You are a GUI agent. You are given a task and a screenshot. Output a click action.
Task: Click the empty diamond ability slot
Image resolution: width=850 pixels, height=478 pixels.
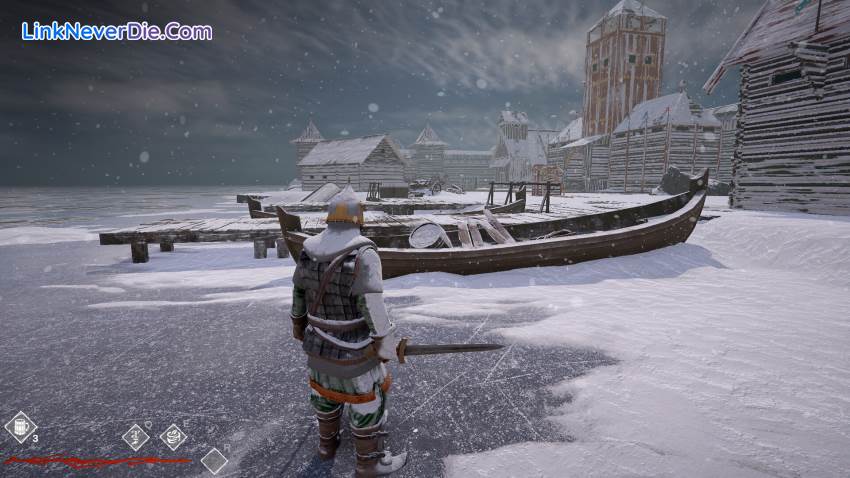tap(214, 460)
